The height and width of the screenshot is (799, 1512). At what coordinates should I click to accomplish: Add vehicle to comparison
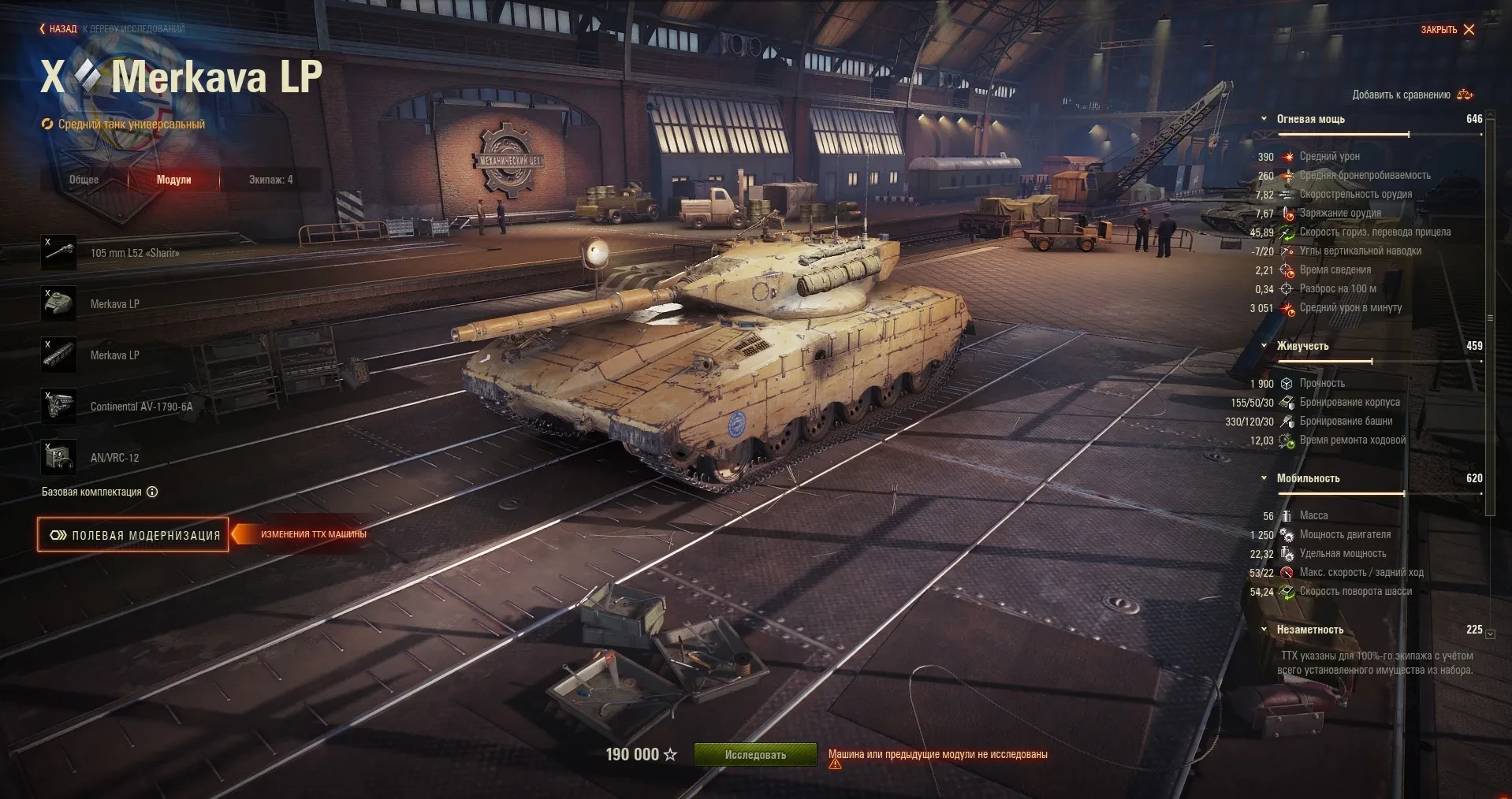coord(1412,95)
